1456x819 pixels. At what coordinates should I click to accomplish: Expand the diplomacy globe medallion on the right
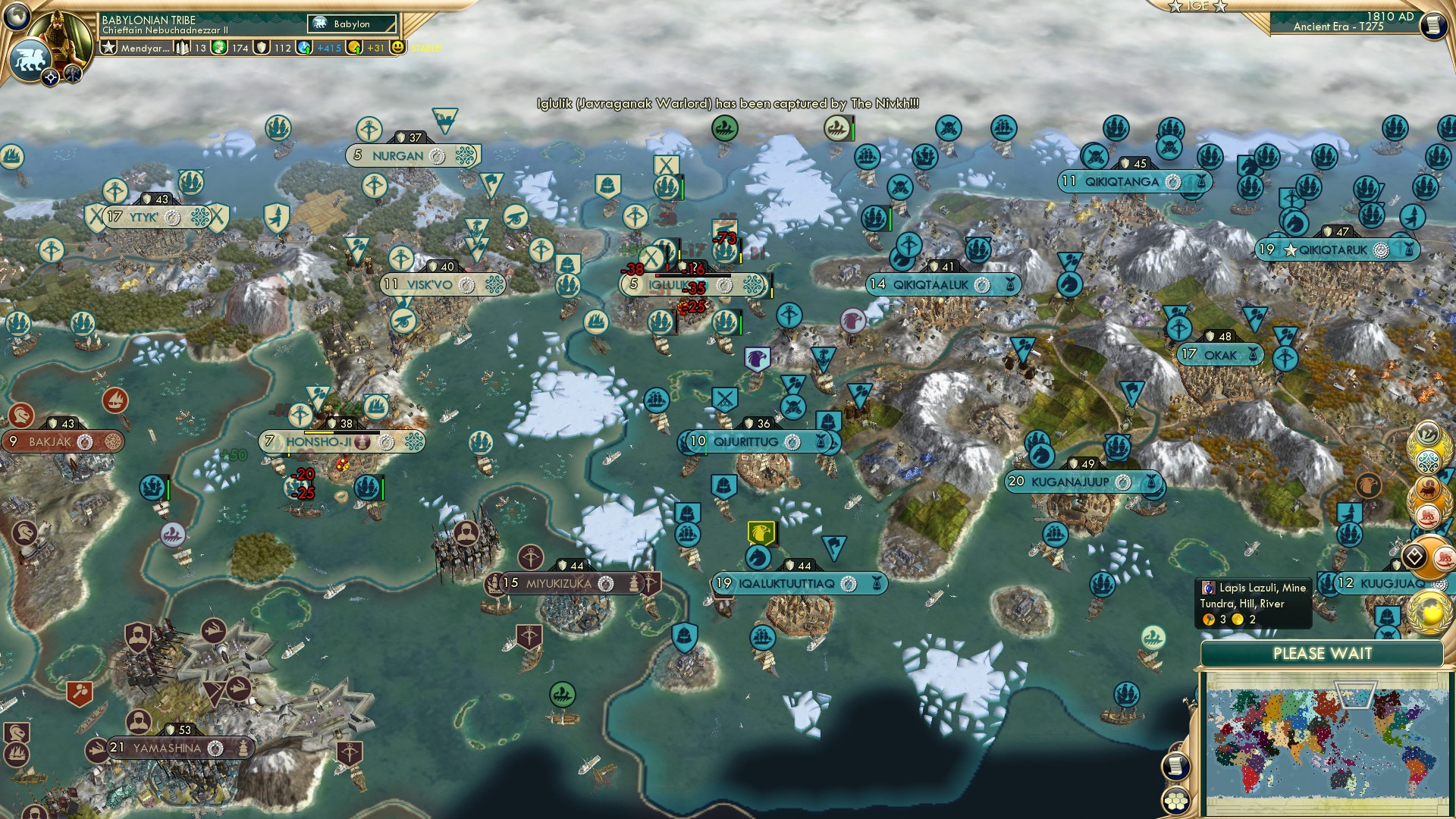pos(1429,610)
